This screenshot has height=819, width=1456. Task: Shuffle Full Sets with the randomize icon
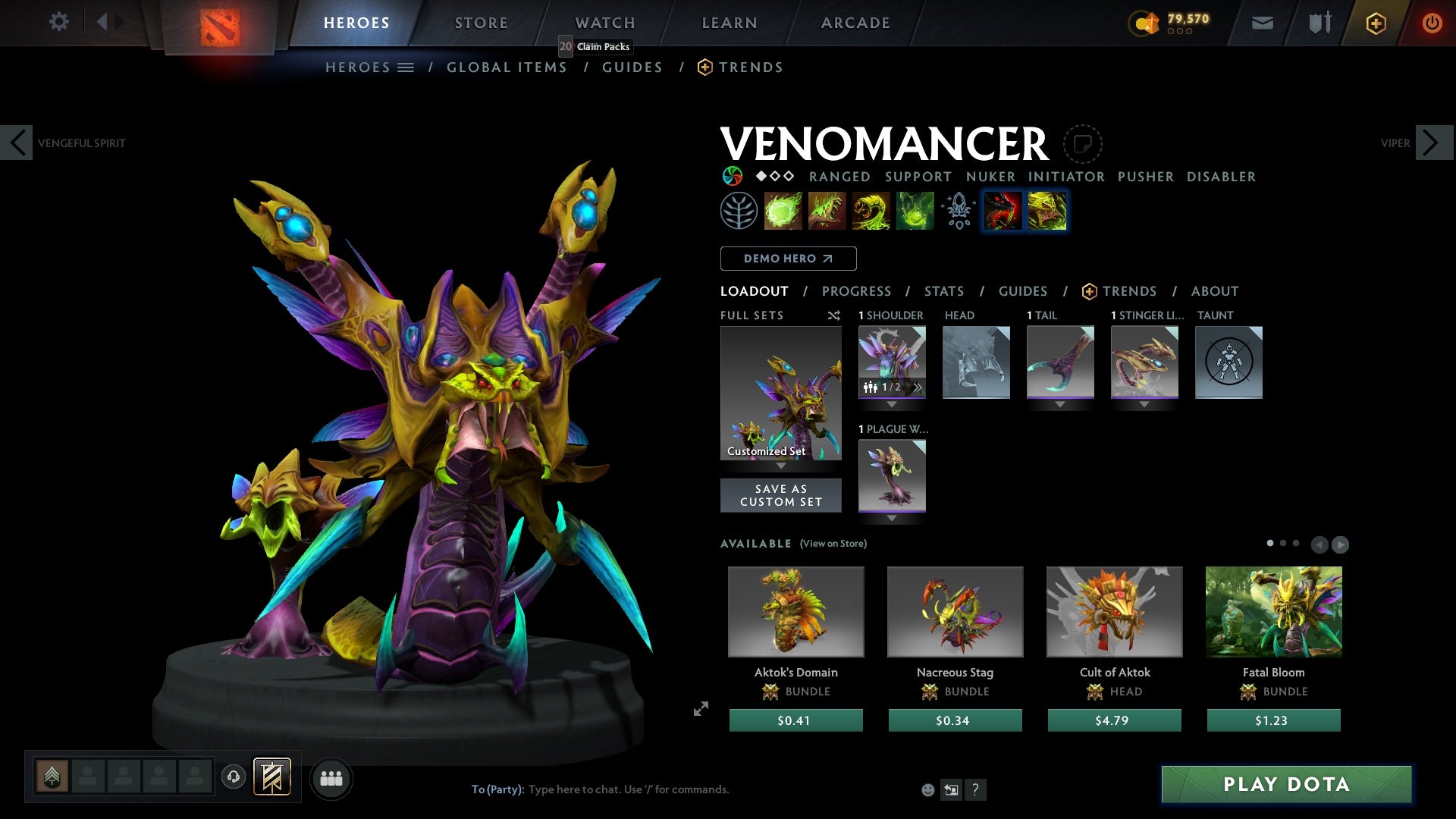click(x=834, y=315)
